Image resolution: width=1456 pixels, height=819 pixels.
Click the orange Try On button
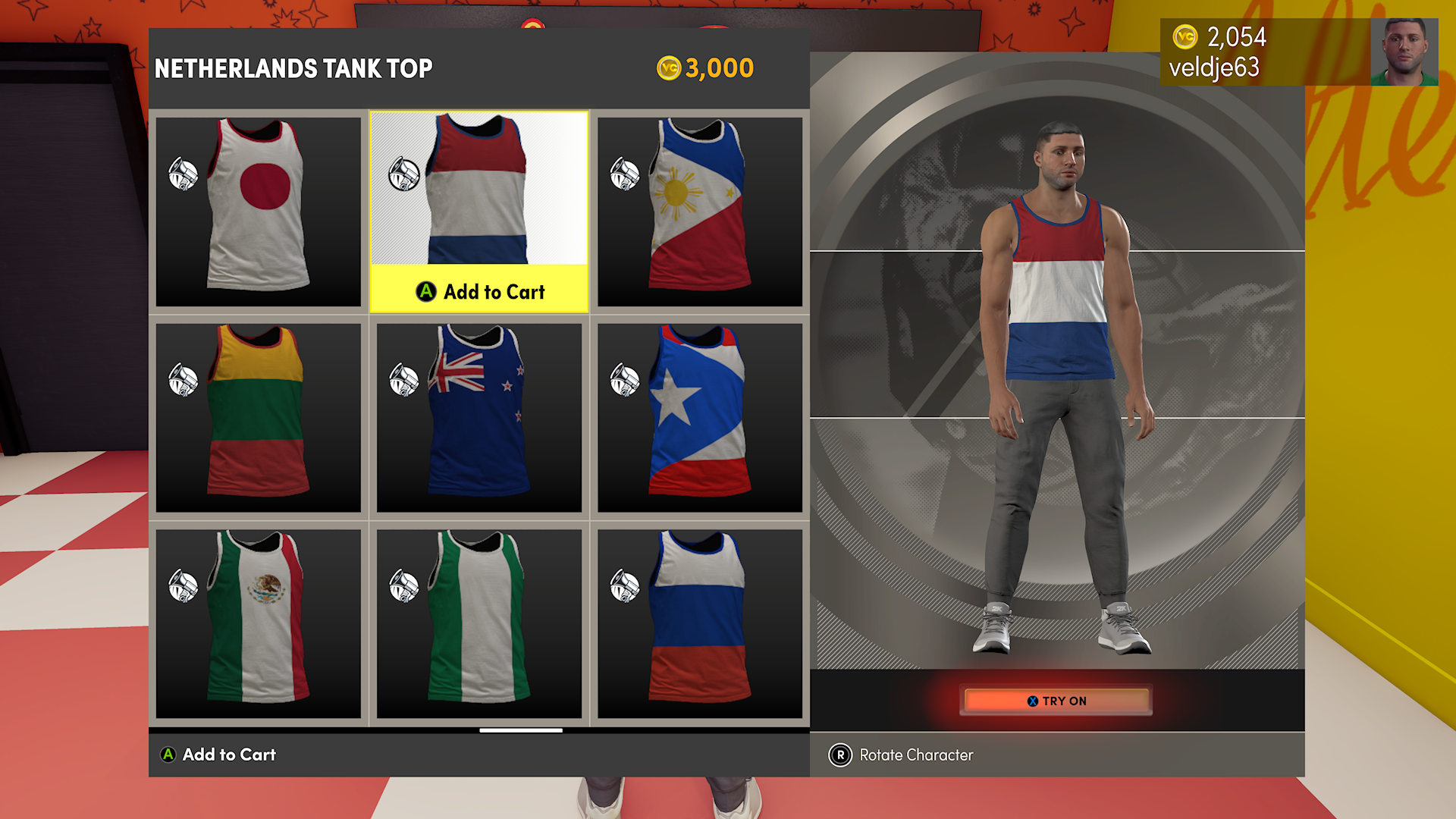[x=1056, y=701]
